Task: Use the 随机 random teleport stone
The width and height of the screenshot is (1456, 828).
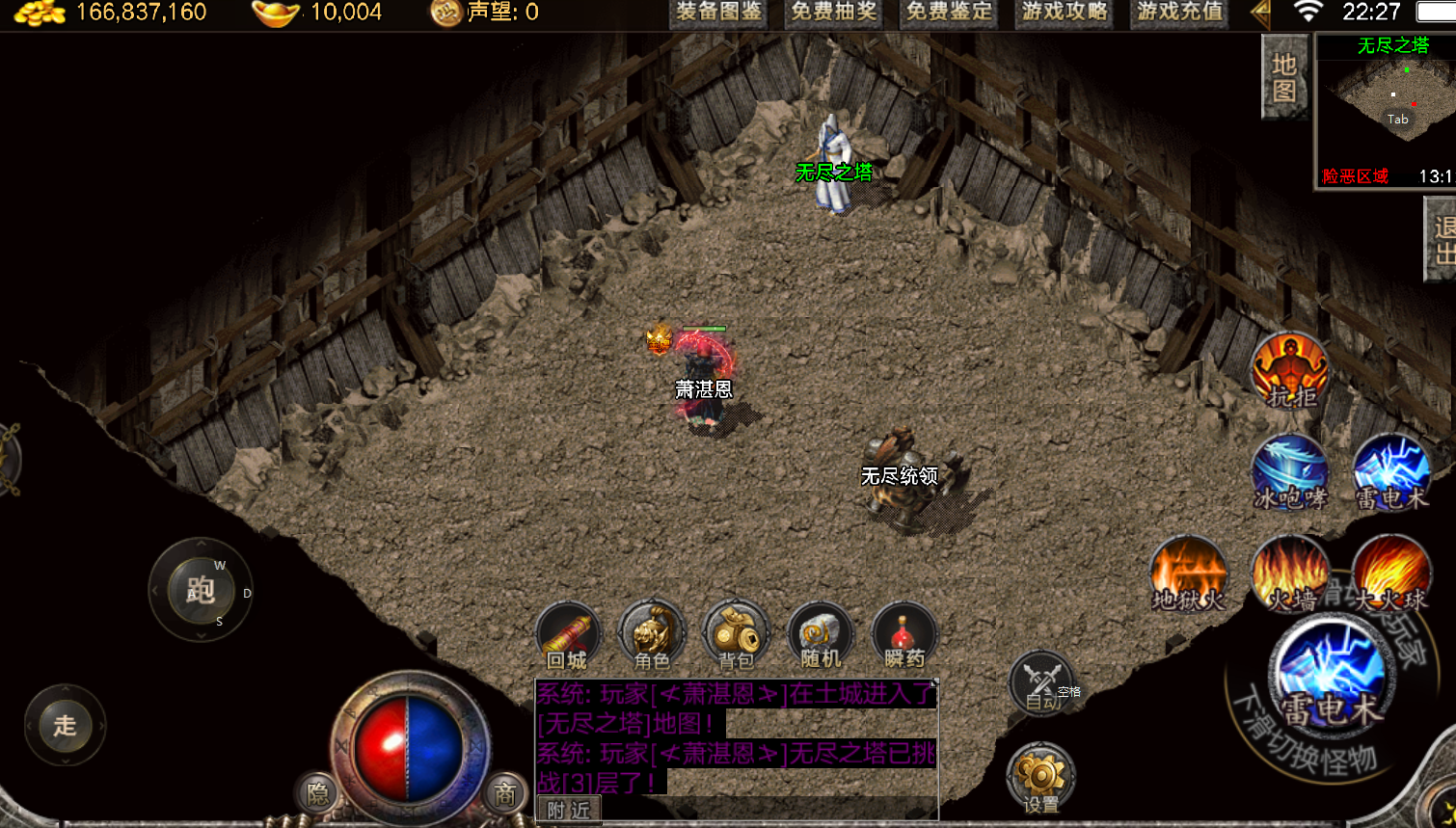Action: pos(821,636)
